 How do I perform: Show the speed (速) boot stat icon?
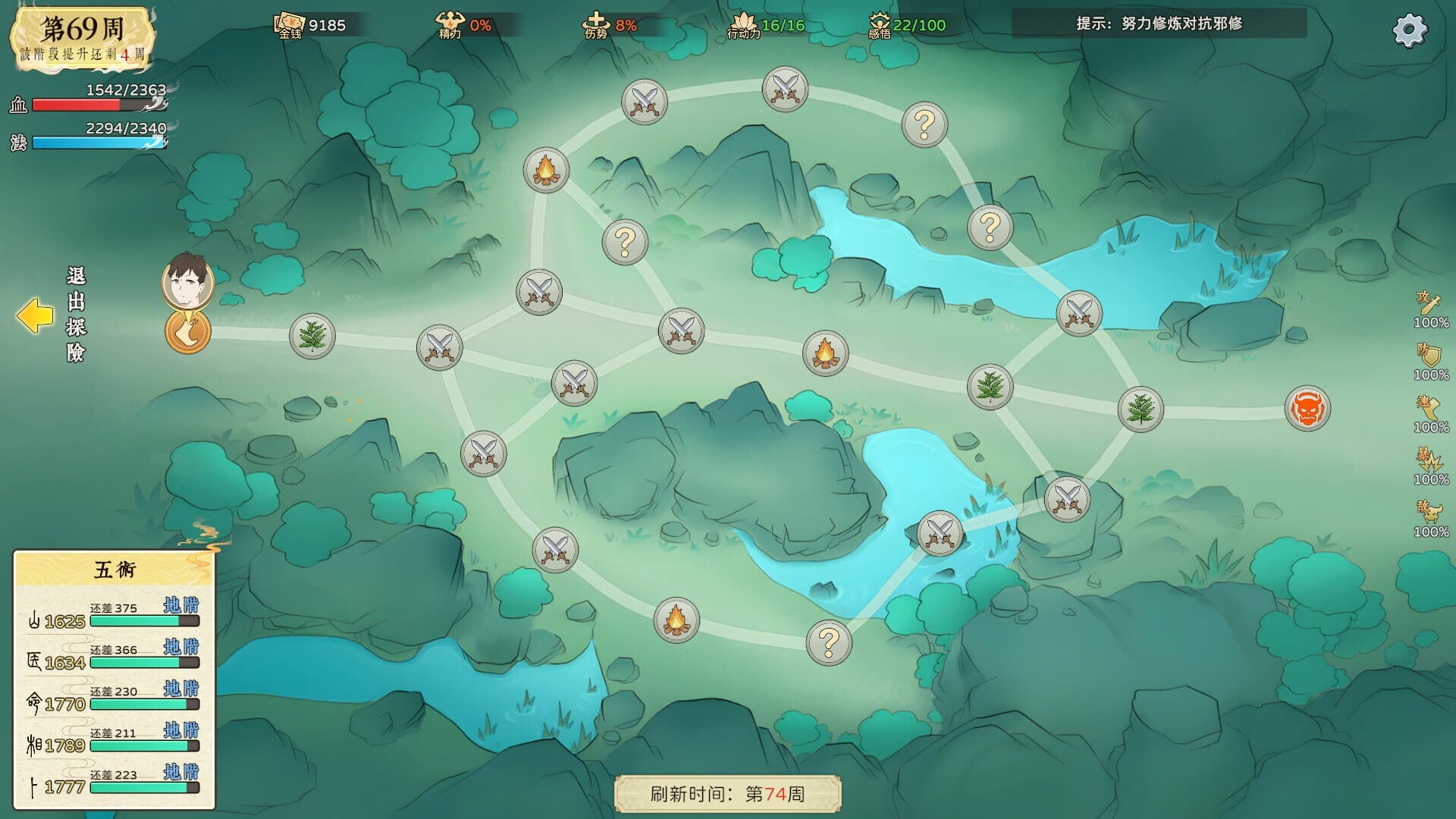pyautogui.click(x=1429, y=407)
